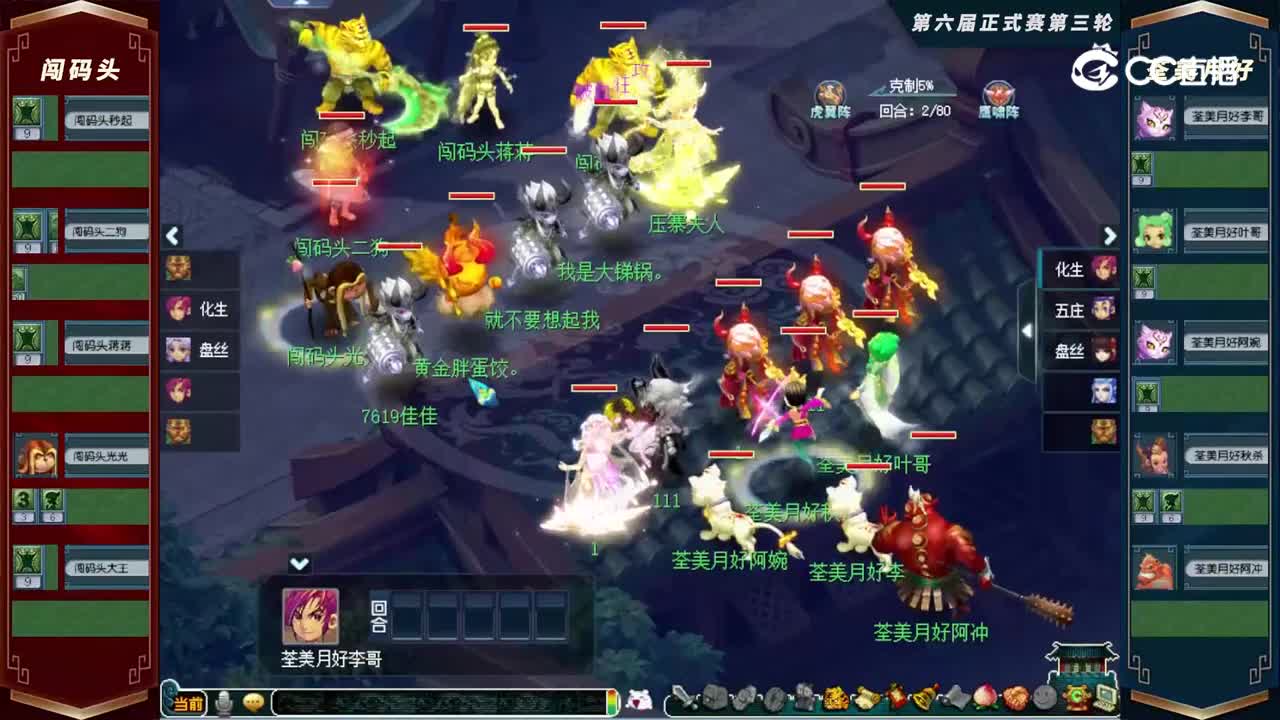The width and height of the screenshot is (1280, 720).
Task: Select the sword icon in the bottom toolbar
Action: pyautogui.click(x=684, y=698)
